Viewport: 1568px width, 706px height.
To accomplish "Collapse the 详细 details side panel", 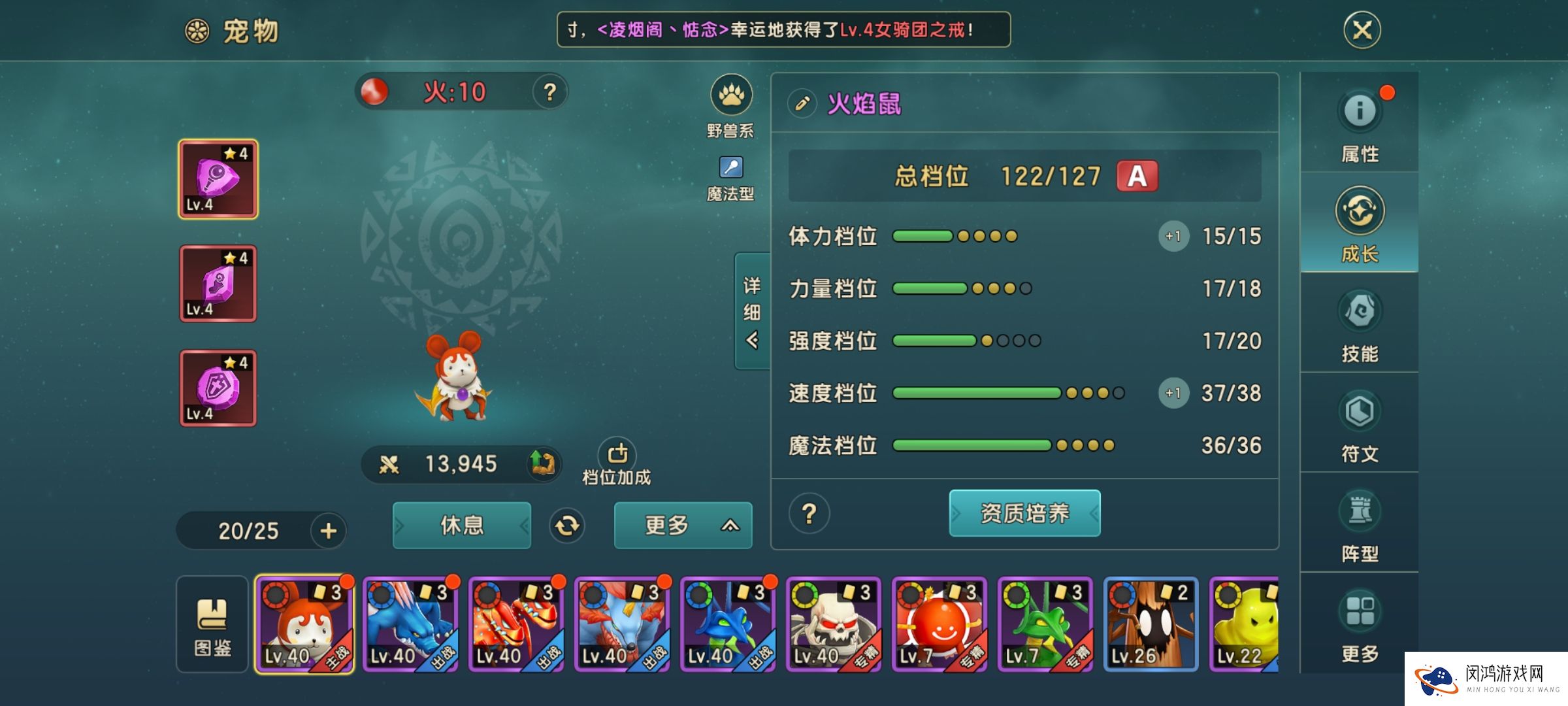I will pyautogui.click(x=752, y=311).
